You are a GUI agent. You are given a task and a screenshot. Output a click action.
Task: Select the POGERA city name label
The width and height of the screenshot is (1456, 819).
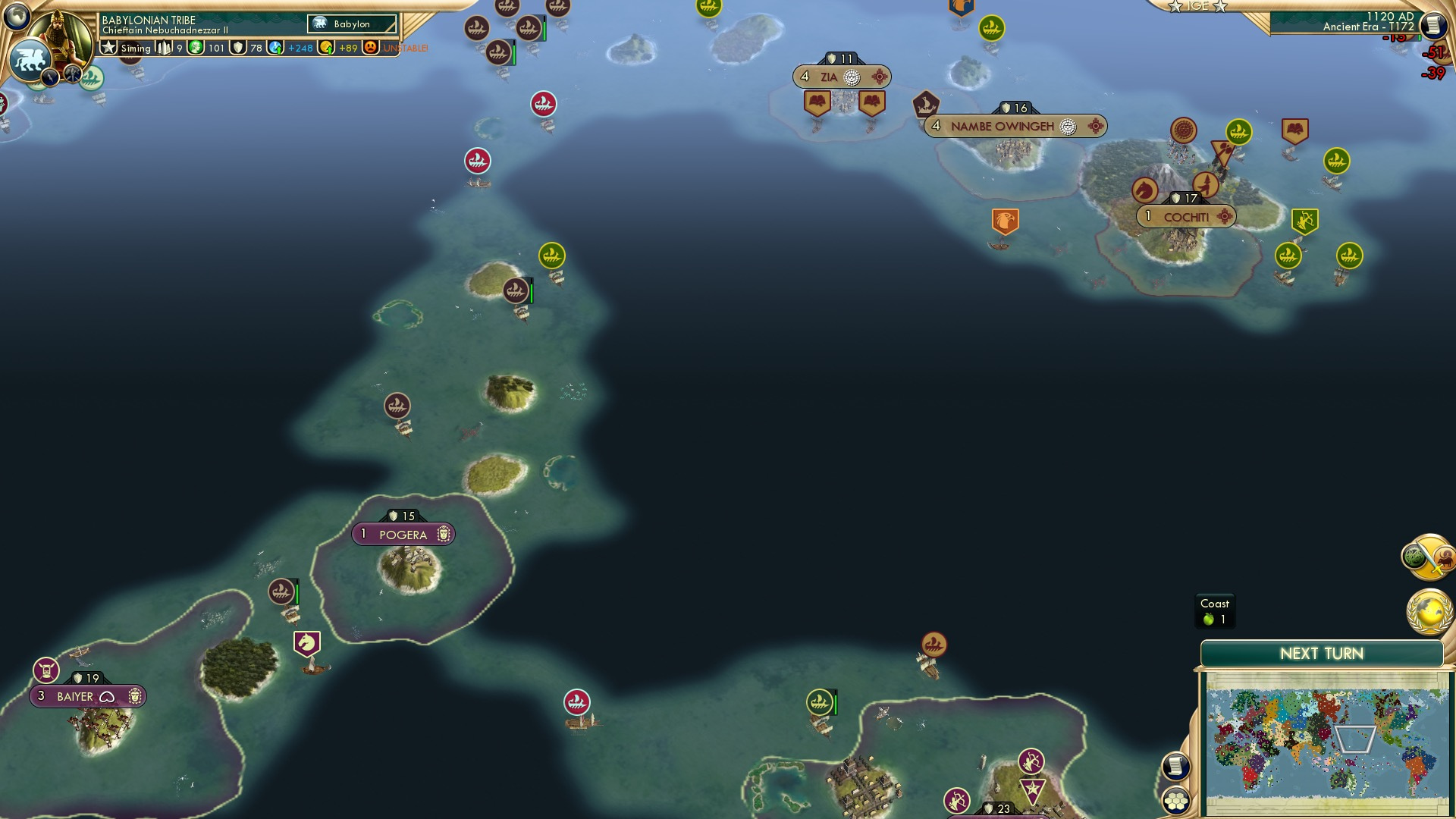[403, 533]
